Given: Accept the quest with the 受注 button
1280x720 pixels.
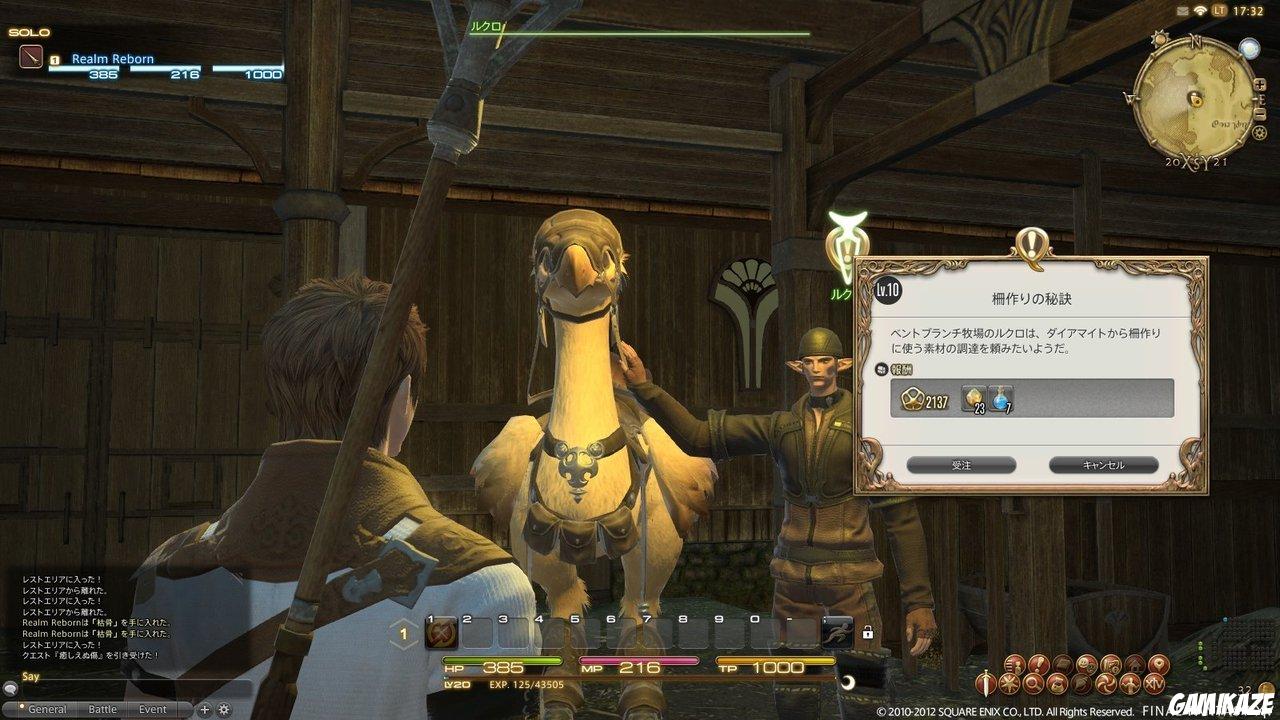Looking at the screenshot, I should click(x=962, y=465).
